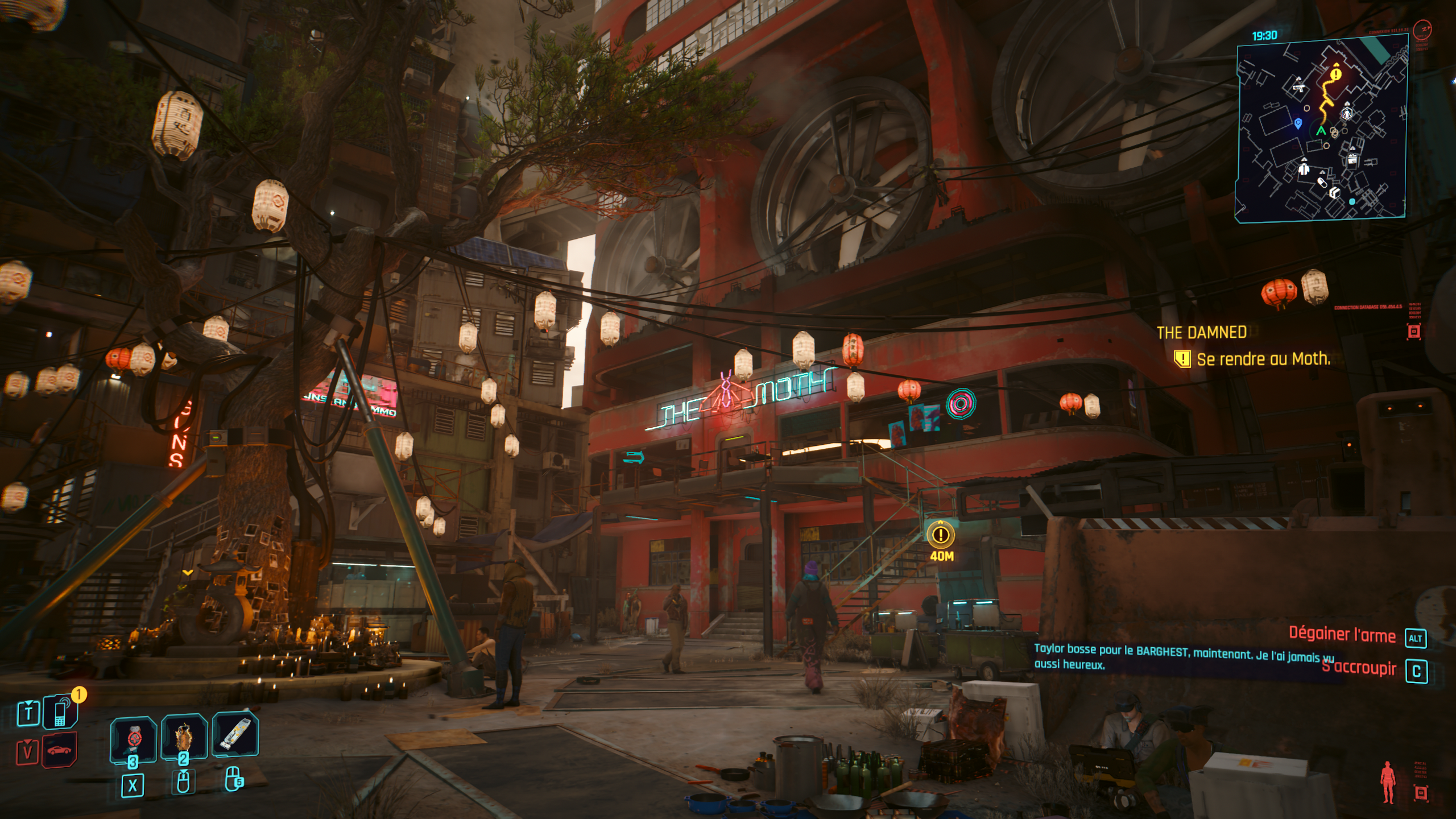Select the "Se rendre au Moth" objective
The width and height of the screenshot is (1456, 819).
(1263, 359)
